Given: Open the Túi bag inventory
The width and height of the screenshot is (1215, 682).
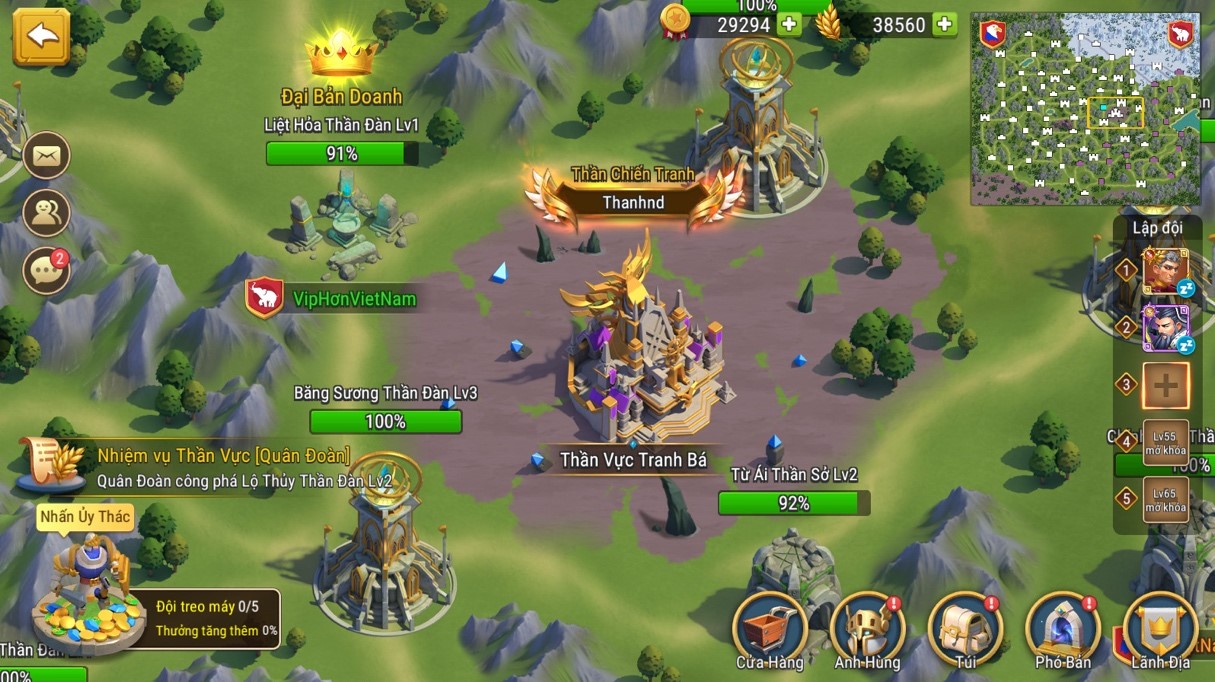Looking at the screenshot, I should (x=964, y=630).
